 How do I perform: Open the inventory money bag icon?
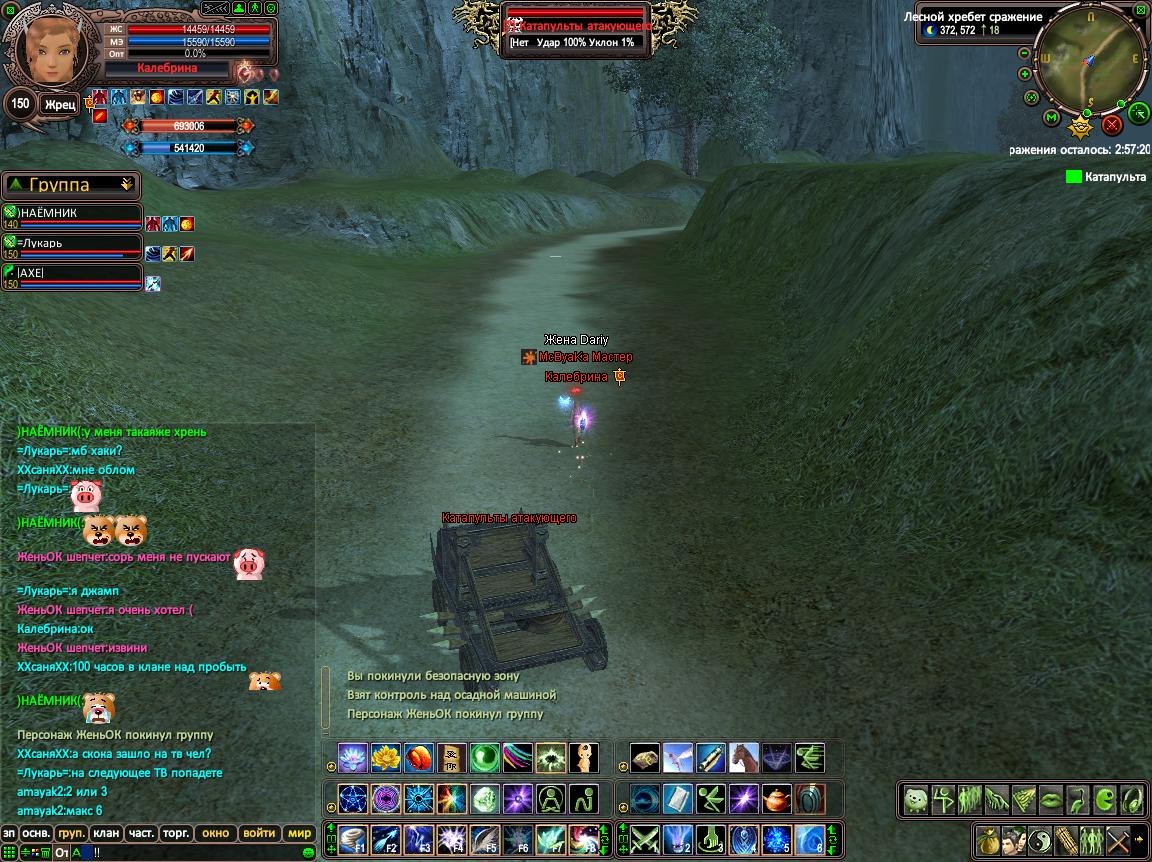(988, 838)
